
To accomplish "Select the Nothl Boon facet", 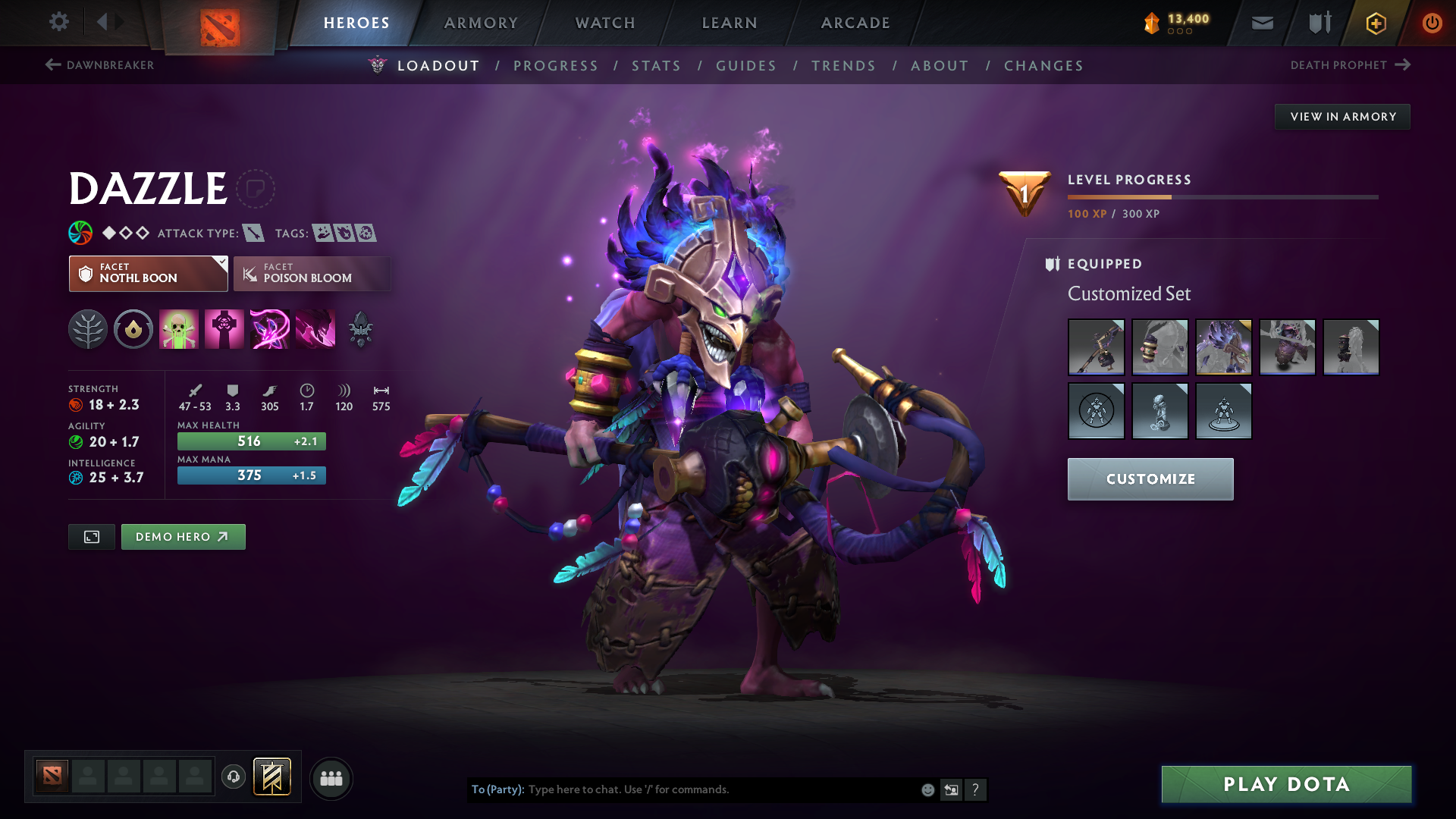I will 148,274.
